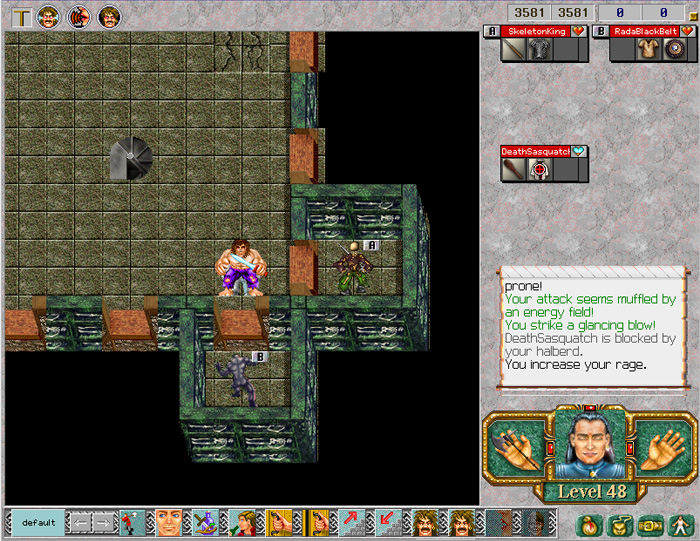
Task: Select RadaBlackBelt's tan shirt slot
Action: (x=648, y=50)
